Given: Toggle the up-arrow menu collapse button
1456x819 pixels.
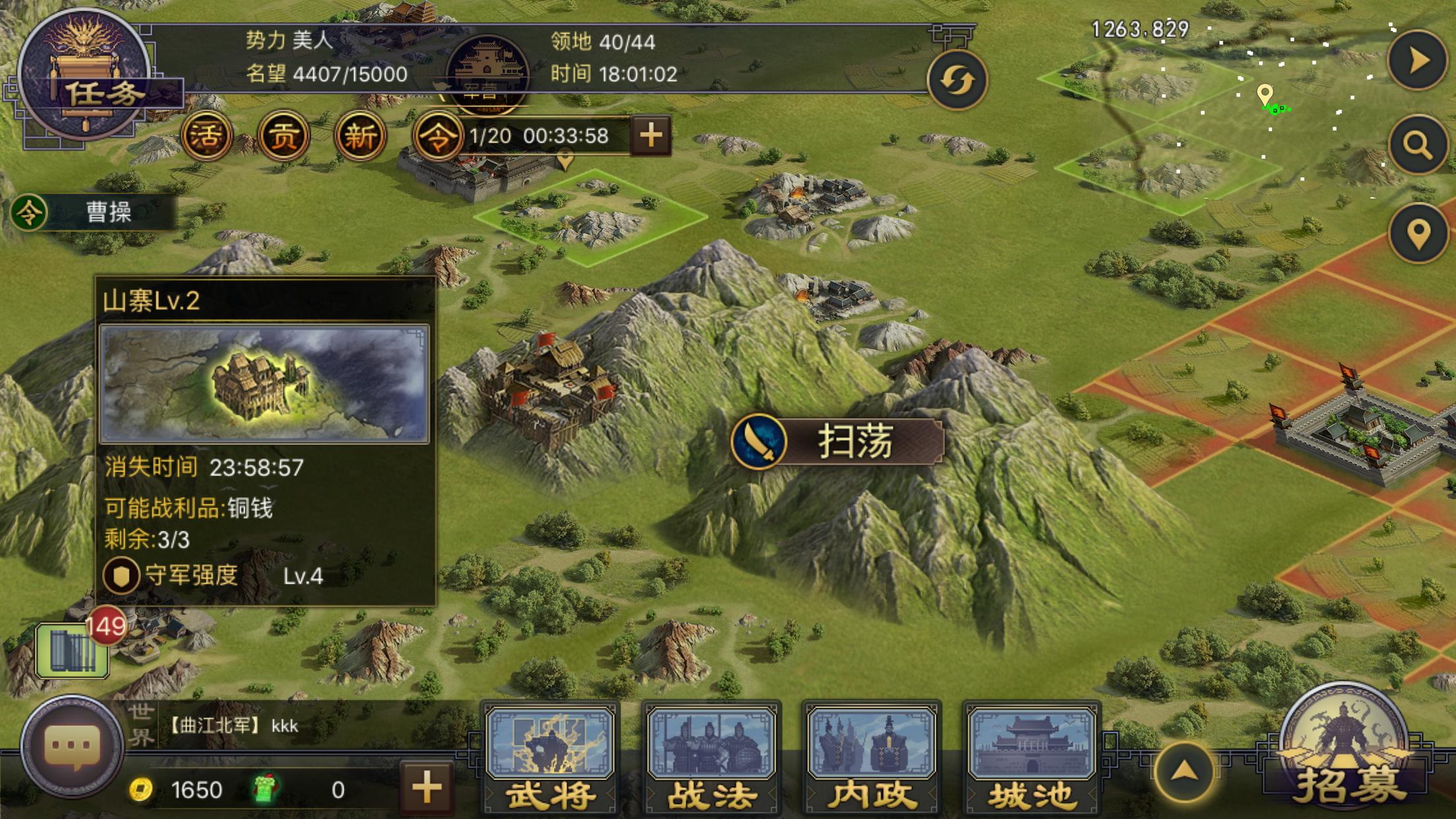Looking at the screenshot, I should pyautogui.click(x=1184, y=772).
